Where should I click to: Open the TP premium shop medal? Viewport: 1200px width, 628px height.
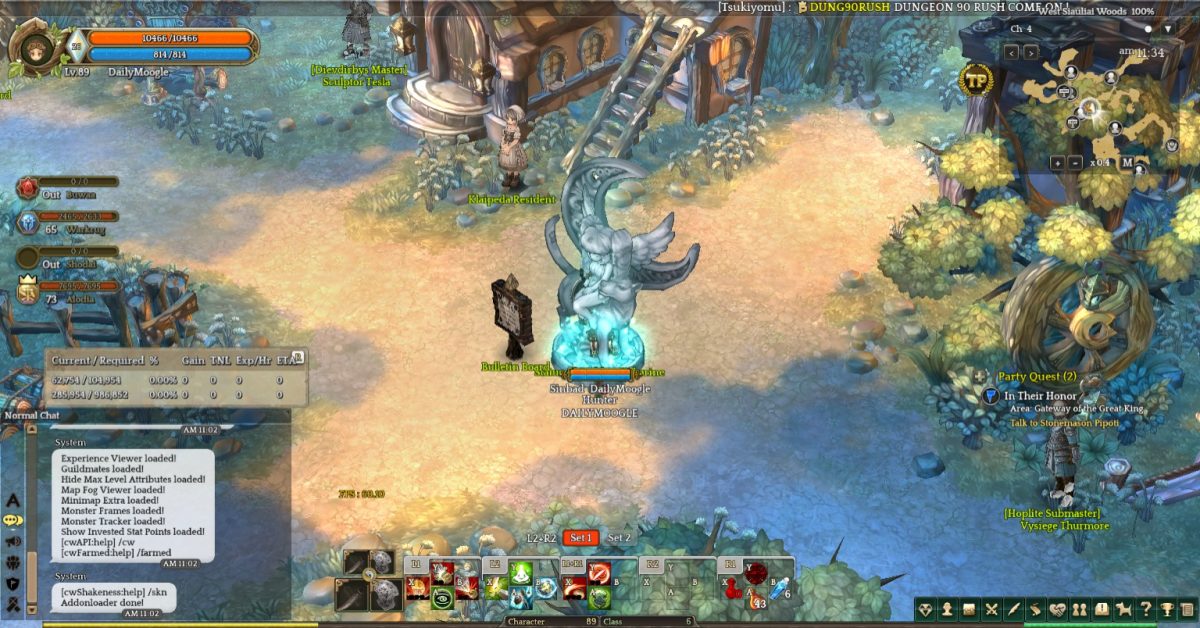[x=976, y=80]
